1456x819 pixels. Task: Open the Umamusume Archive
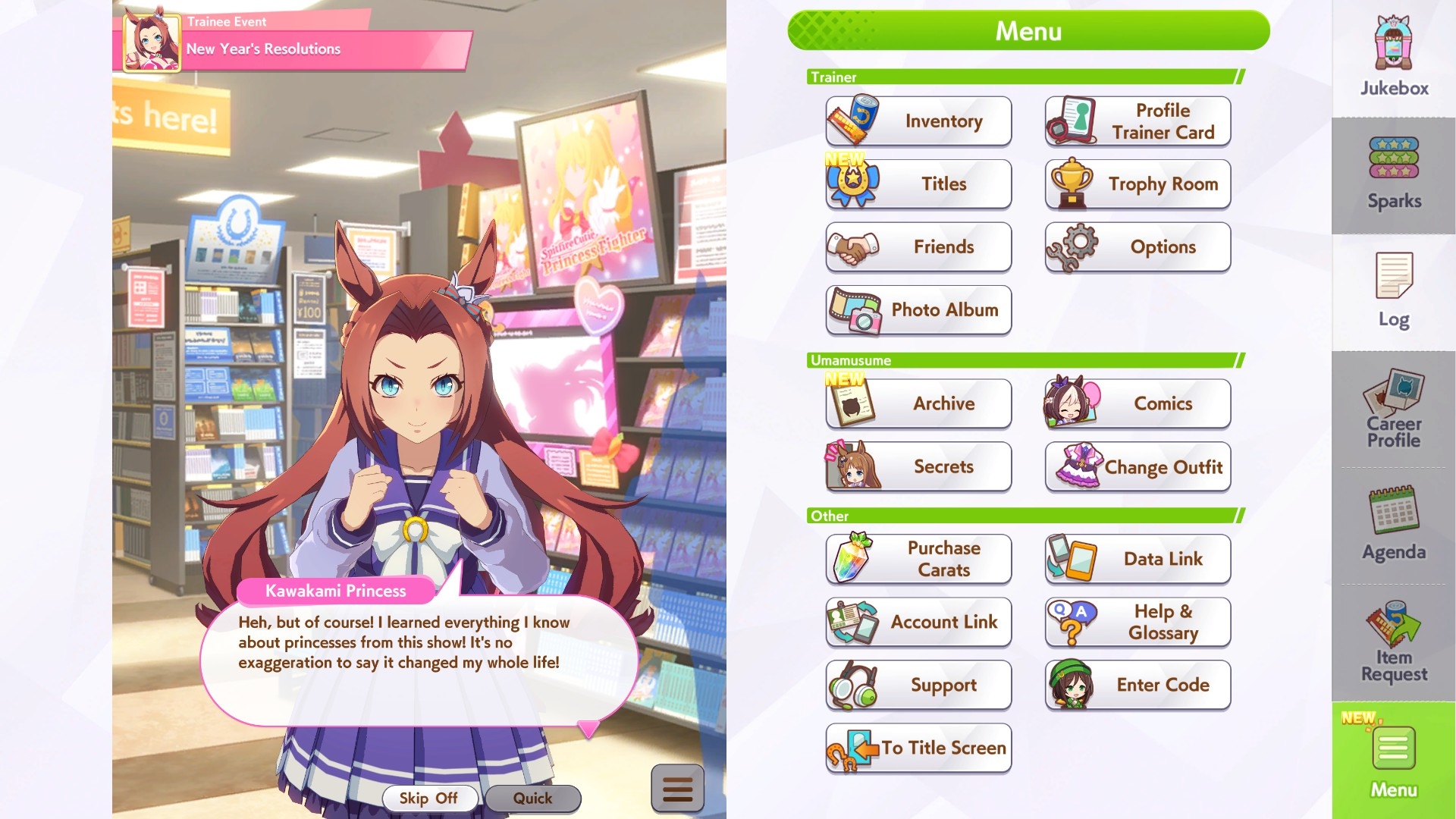point(918,403)
